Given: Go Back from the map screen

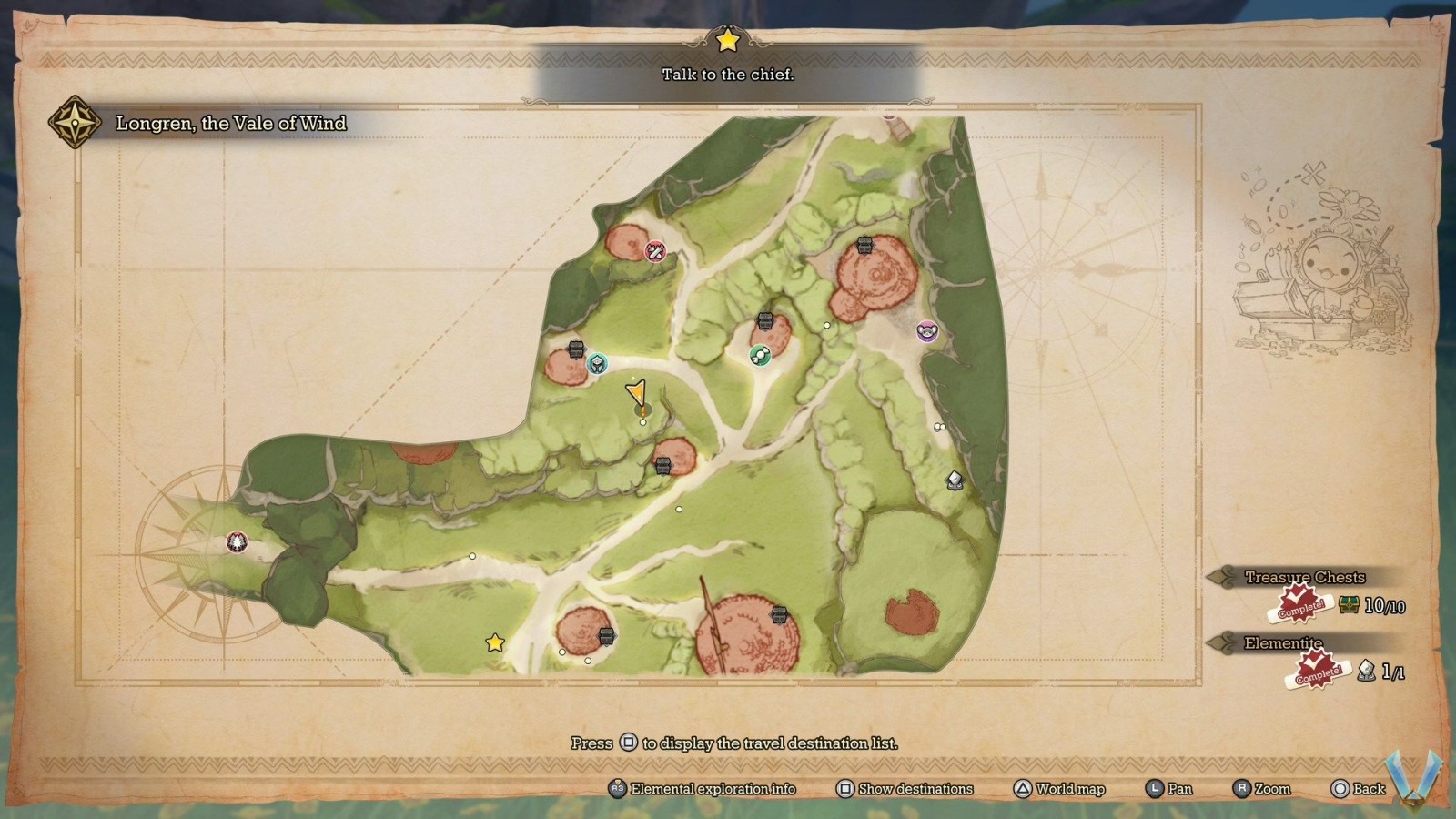Looking at the screenshot, I should pyautogui.click(x=1358, y=789).
